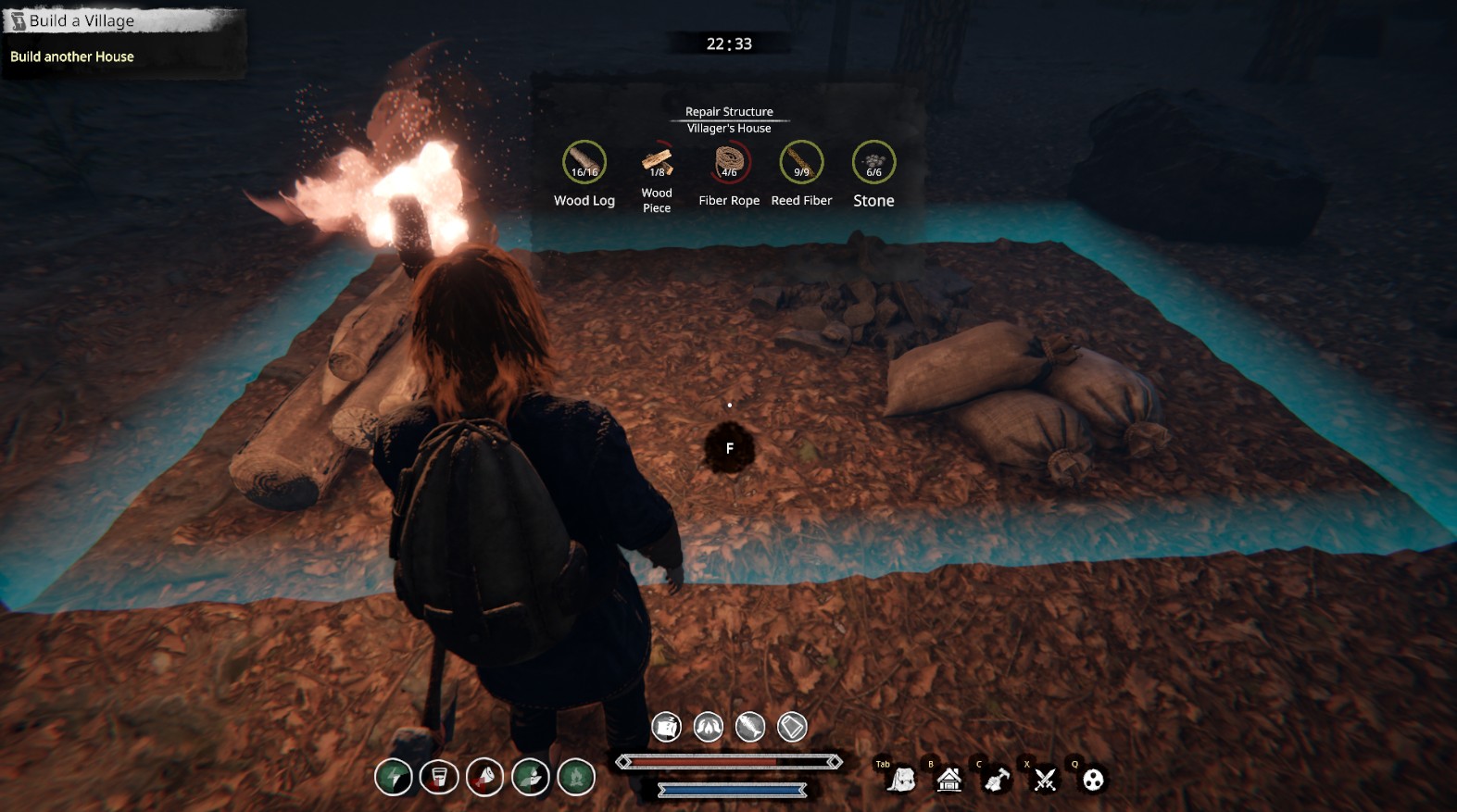Open the house building menu
Image resolution: width=1457 pixels, height=812 pixels.
point(949,780)
